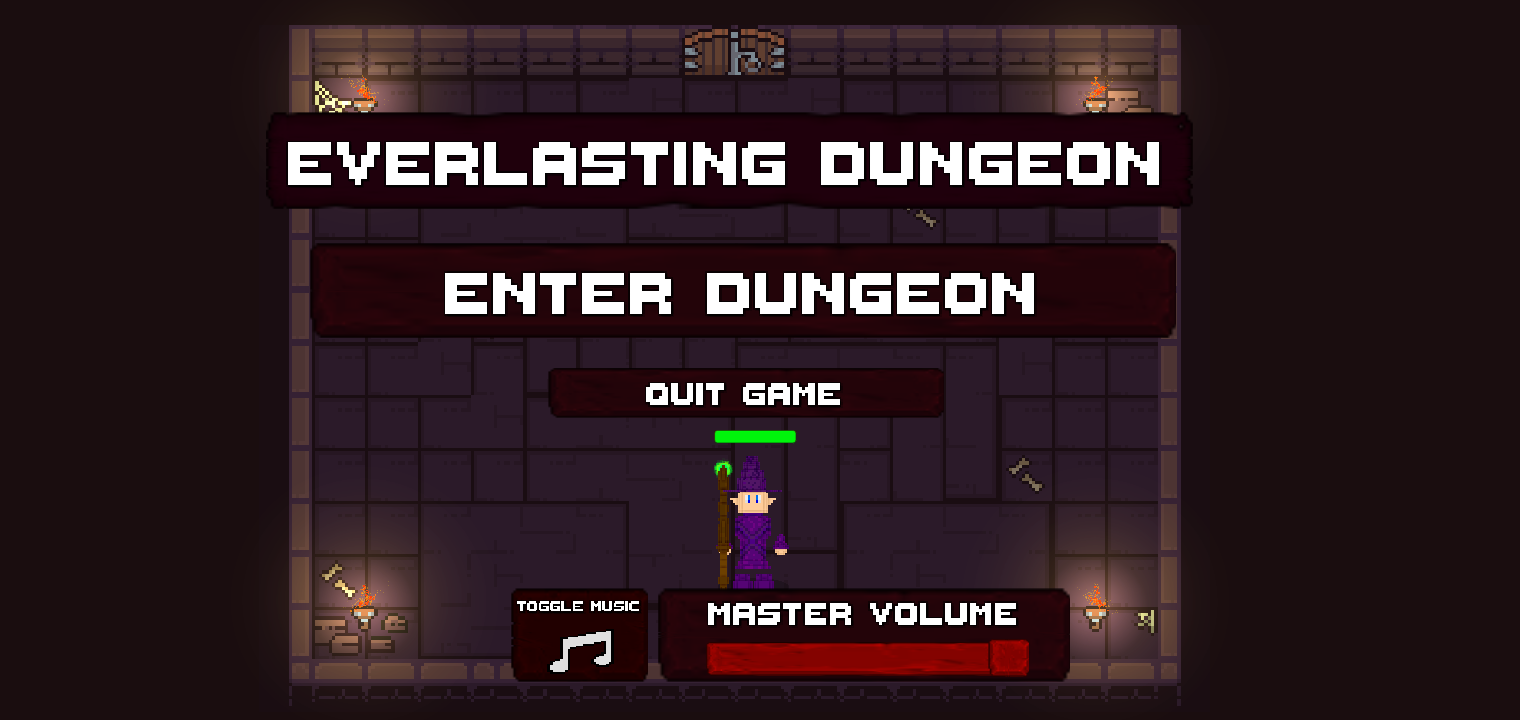Click QUIT GAME to exit
This screenshot has height=720, width=1520.
click(744, 393)
